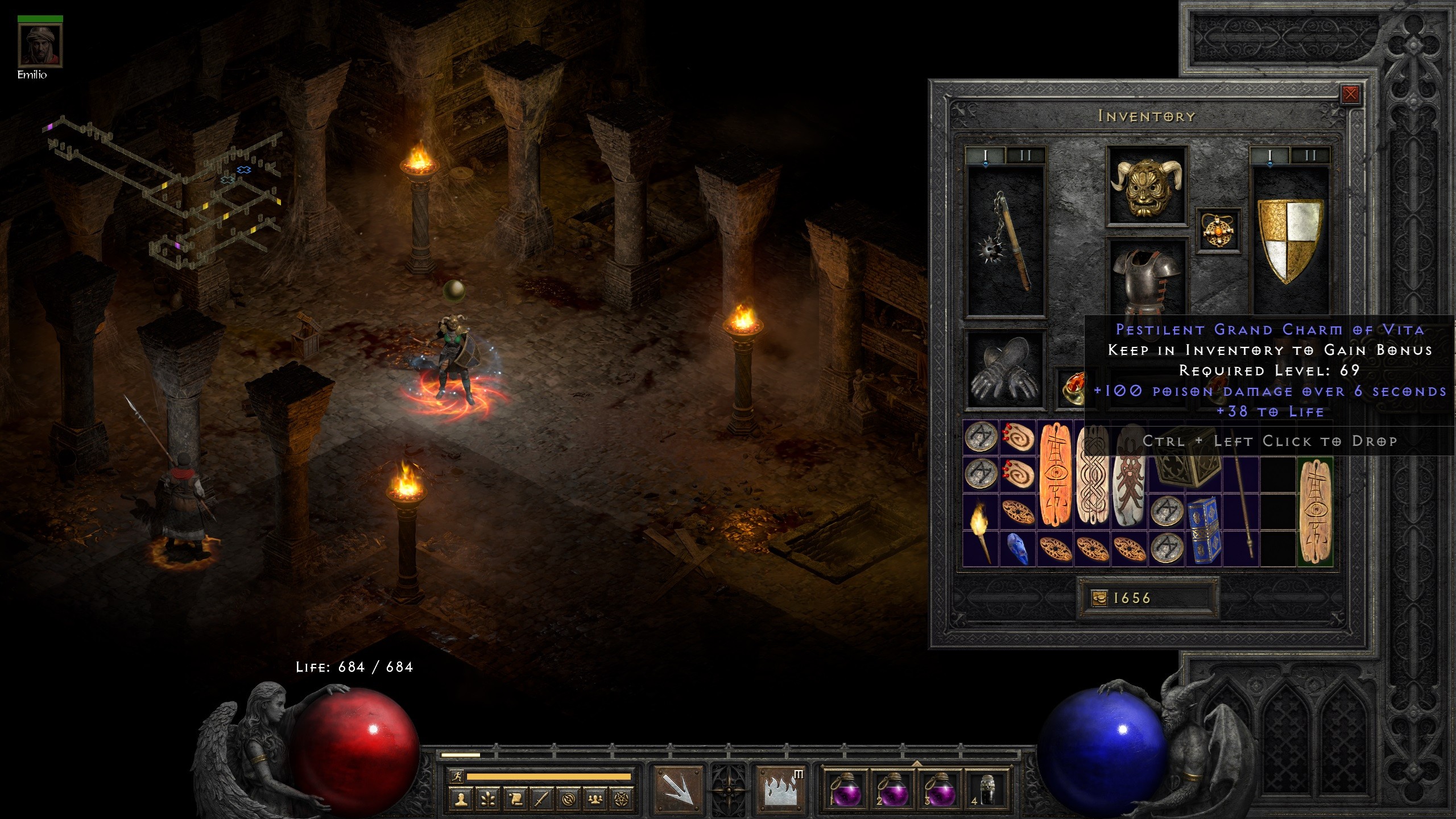This screenshot has width=1456, height=819.
Task: Click Emilio's mercenary portrait
Action: pos(40,47)
